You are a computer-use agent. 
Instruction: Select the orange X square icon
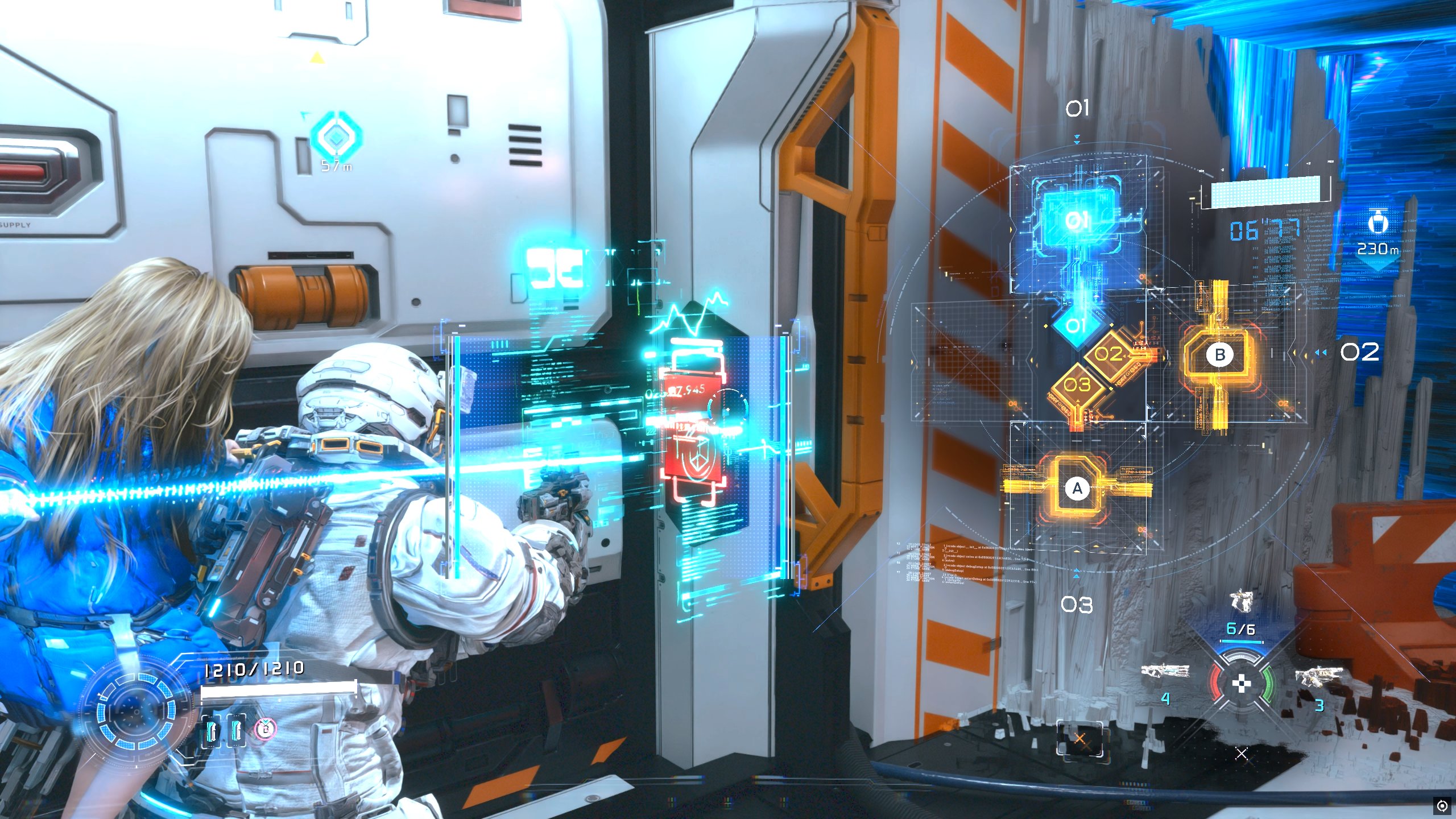click(x=1079, y=739)
